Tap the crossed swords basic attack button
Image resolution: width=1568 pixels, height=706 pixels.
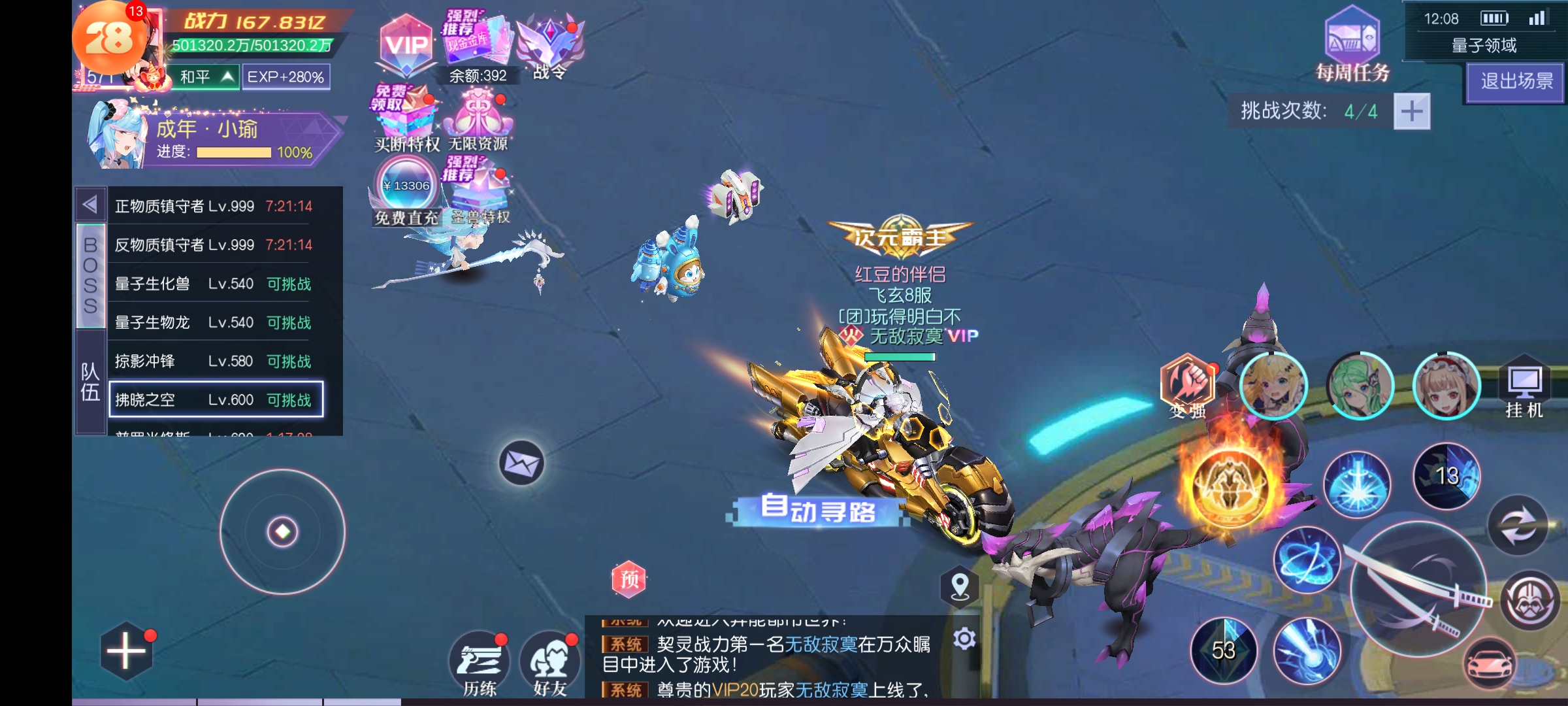click(1418, 588)
